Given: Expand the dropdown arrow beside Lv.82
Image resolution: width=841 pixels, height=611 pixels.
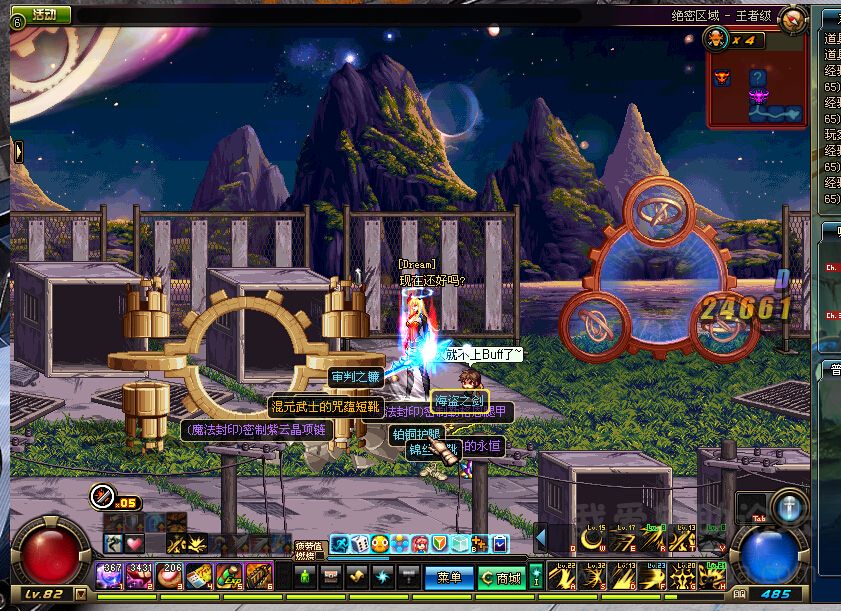Looking at the screenshot, I should [81, 595].
